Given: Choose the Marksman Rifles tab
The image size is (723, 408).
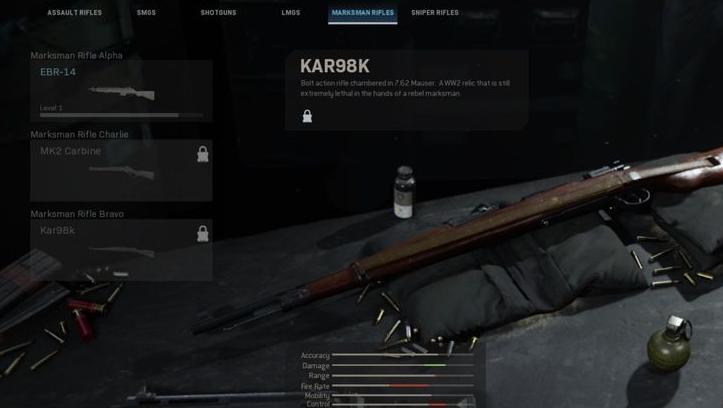Looking at the screenshot, I should coord(362,13).
